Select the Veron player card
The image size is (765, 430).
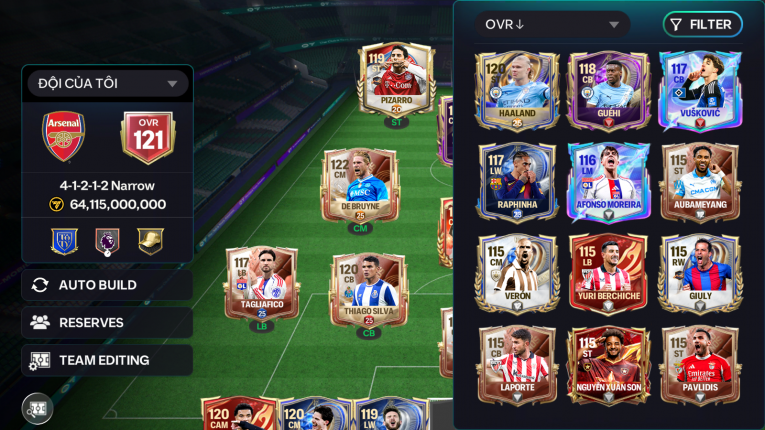(x=516, y=274)
